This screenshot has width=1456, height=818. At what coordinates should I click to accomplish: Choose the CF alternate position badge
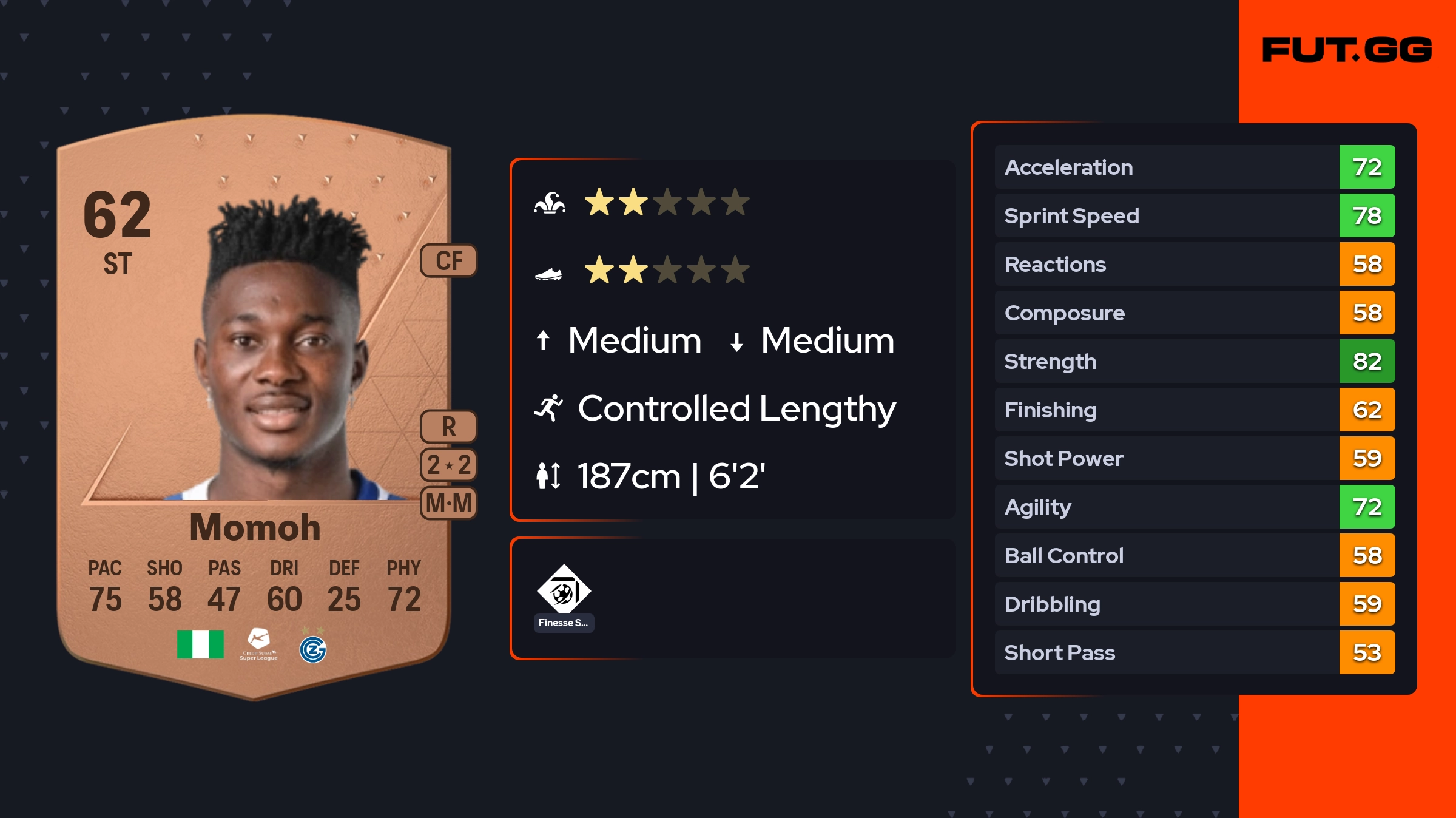coord(449,261)
